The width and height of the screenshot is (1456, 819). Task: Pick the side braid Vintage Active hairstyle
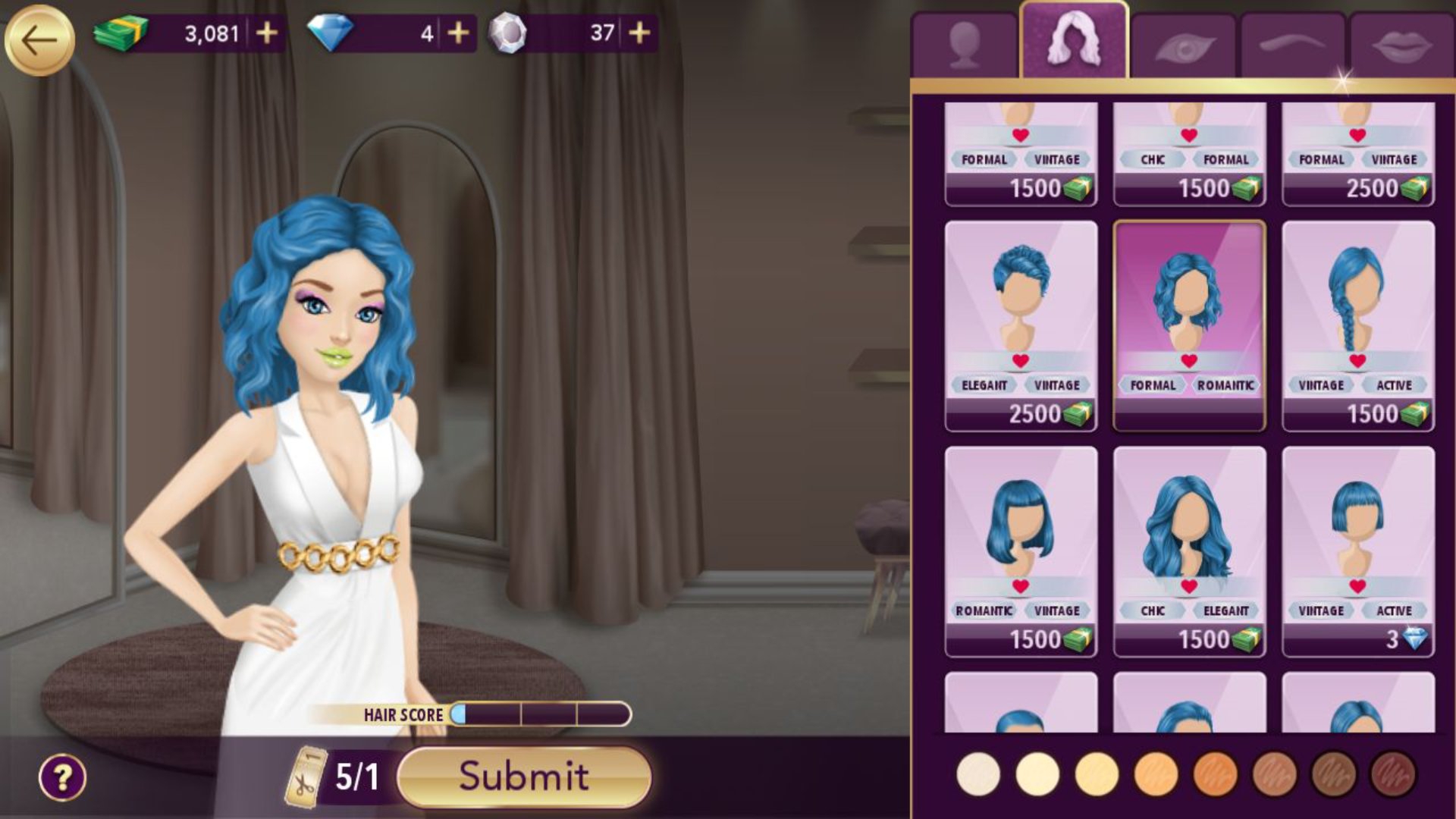click(x=1357, y=325)
